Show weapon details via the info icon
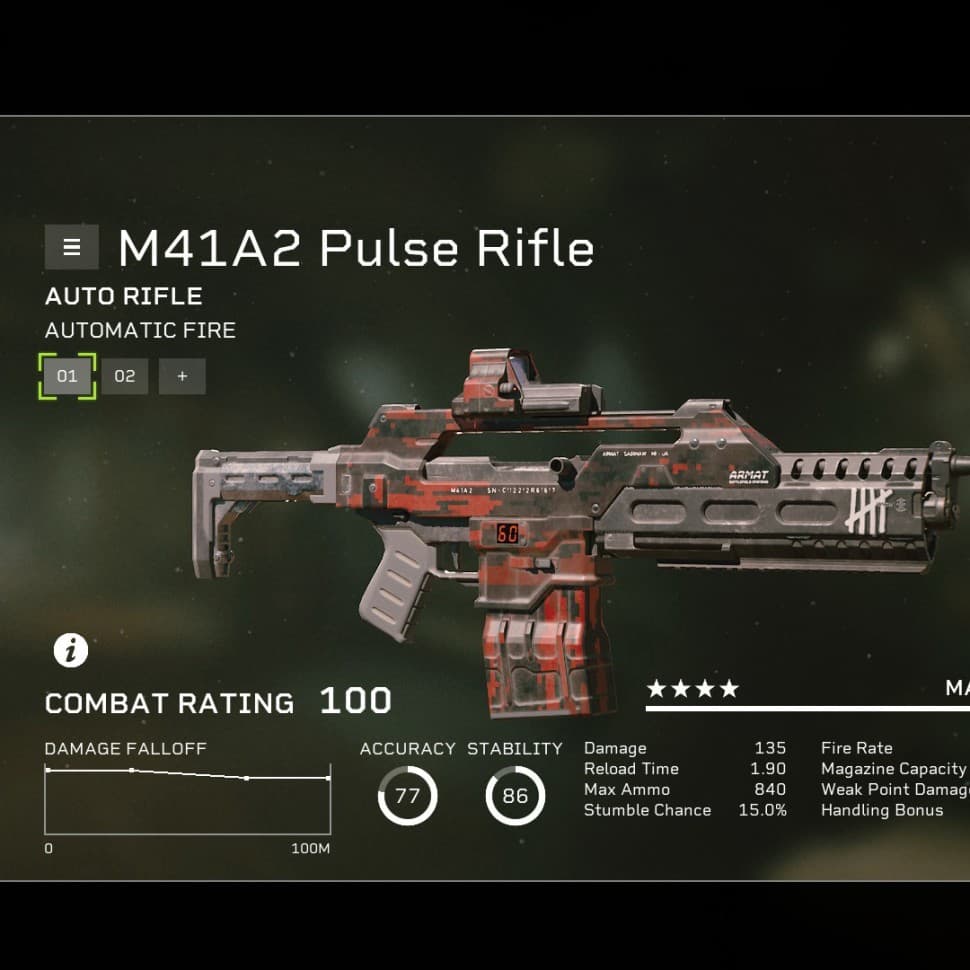 coord(71,651)
